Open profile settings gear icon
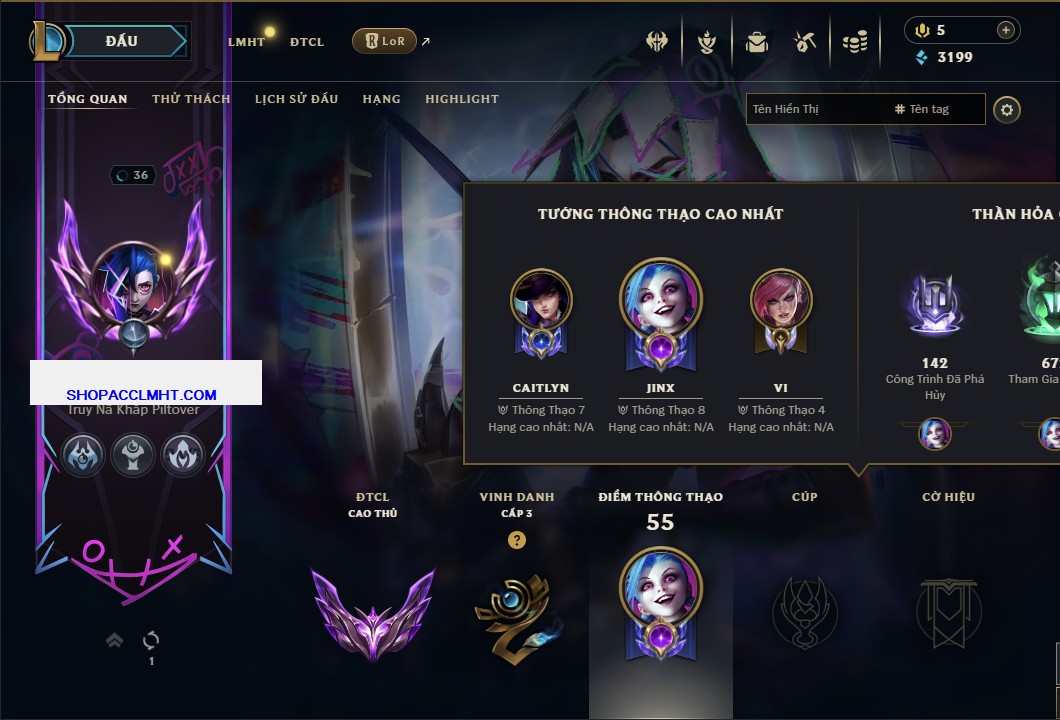The height and width of the screenshot is (720, 1060). click(x=1007, y=109)
